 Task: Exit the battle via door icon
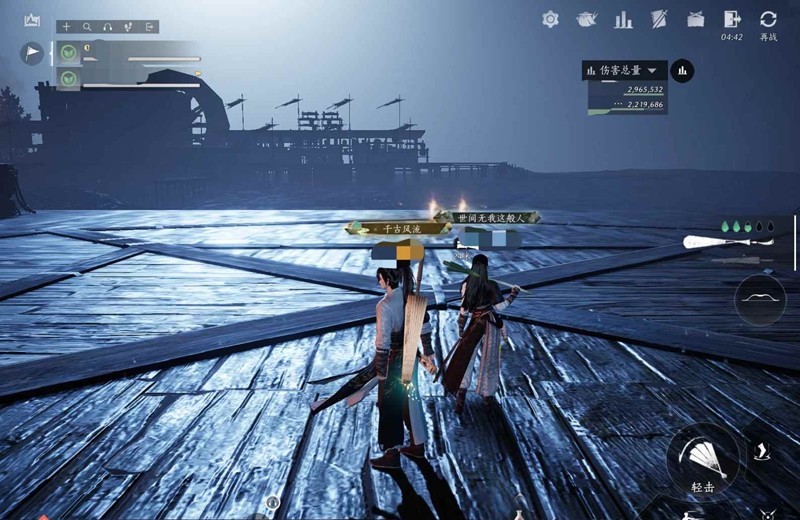tap(732, 19)
